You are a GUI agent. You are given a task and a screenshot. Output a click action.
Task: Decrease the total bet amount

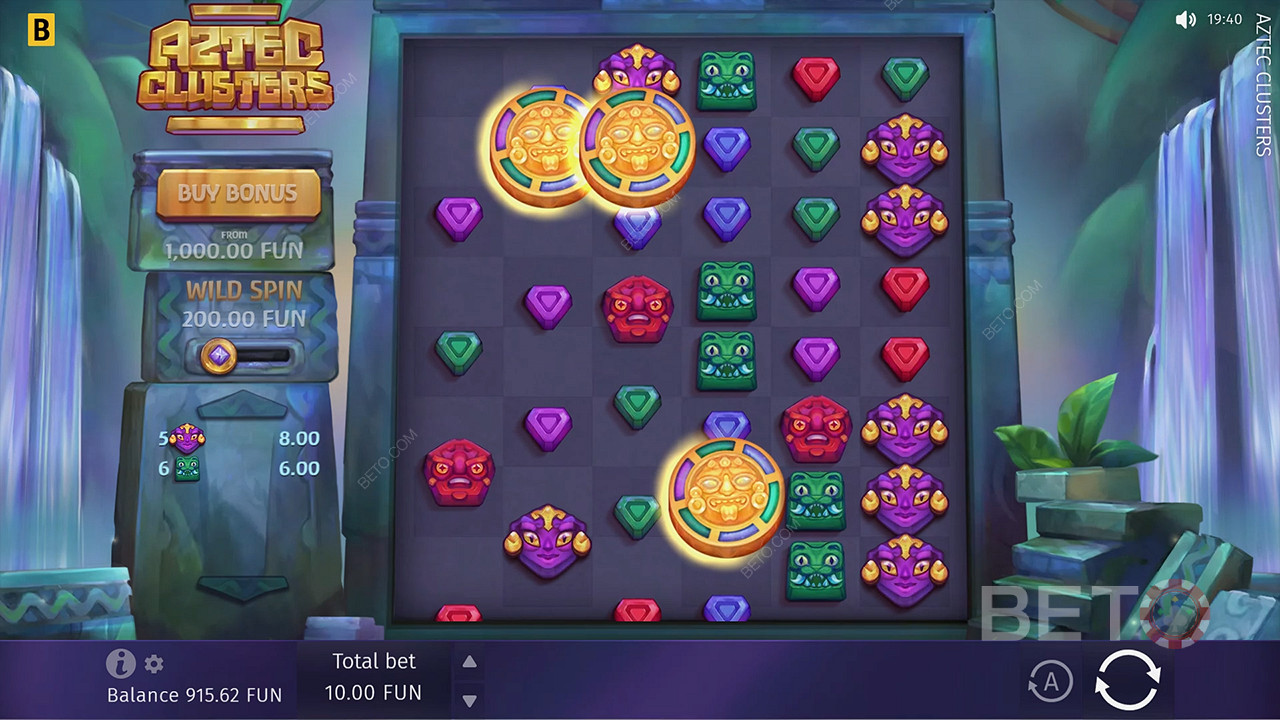469,700
